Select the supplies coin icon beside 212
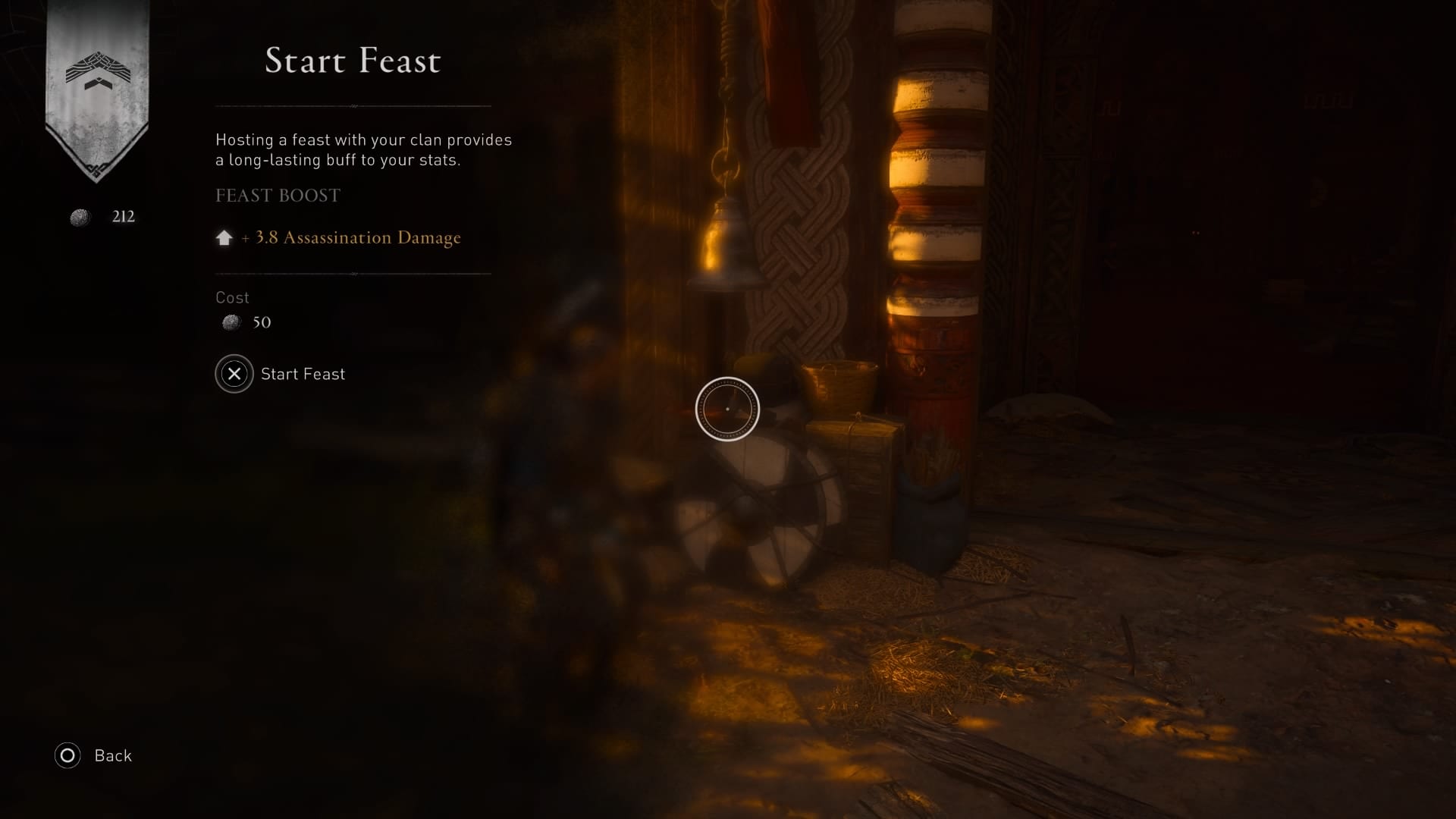The height and width of the screenshot is (819, 1456). click(80, 217)
